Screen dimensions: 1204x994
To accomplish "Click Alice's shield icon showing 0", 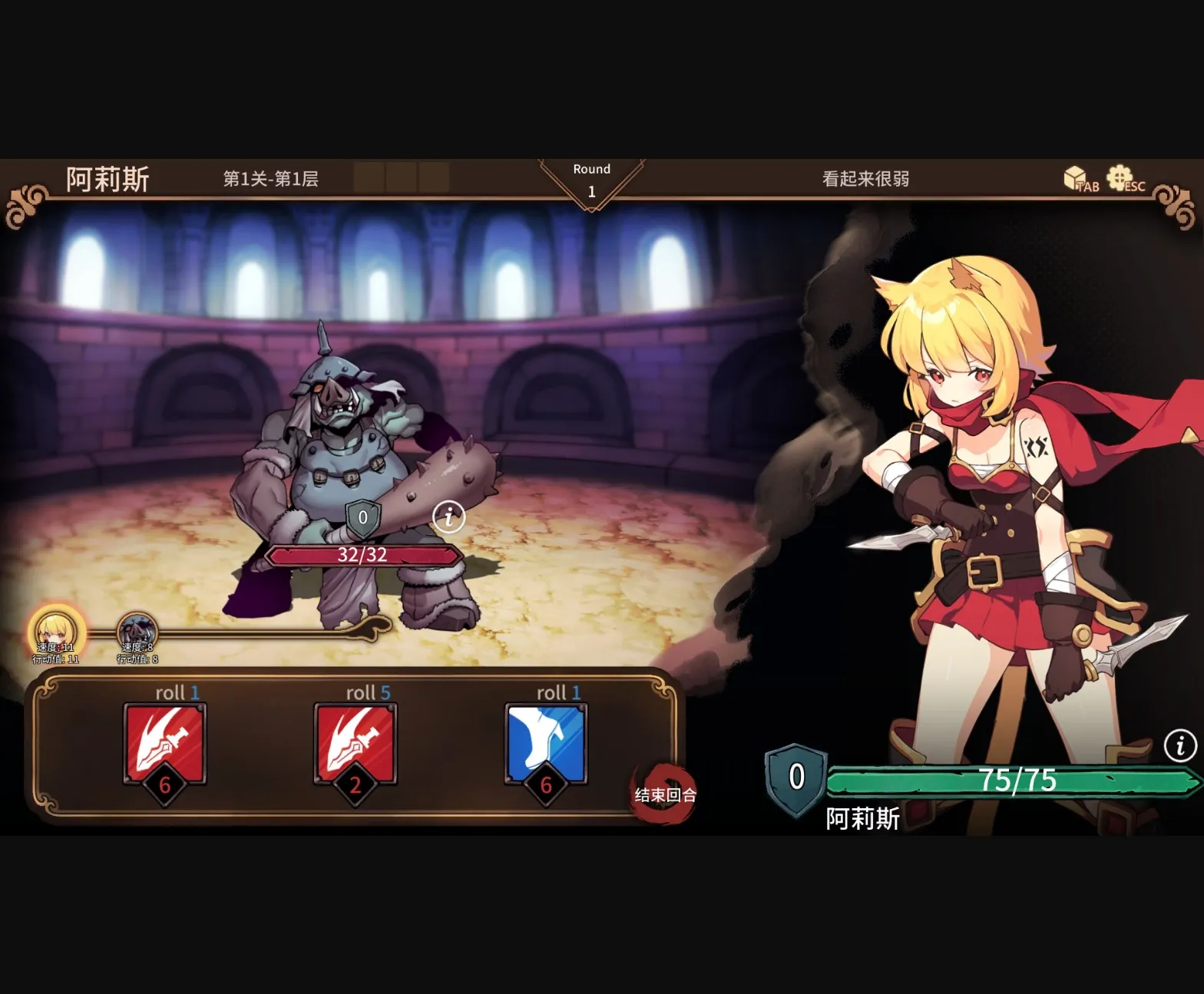I will pyautogui.click(x=795, y=776).
